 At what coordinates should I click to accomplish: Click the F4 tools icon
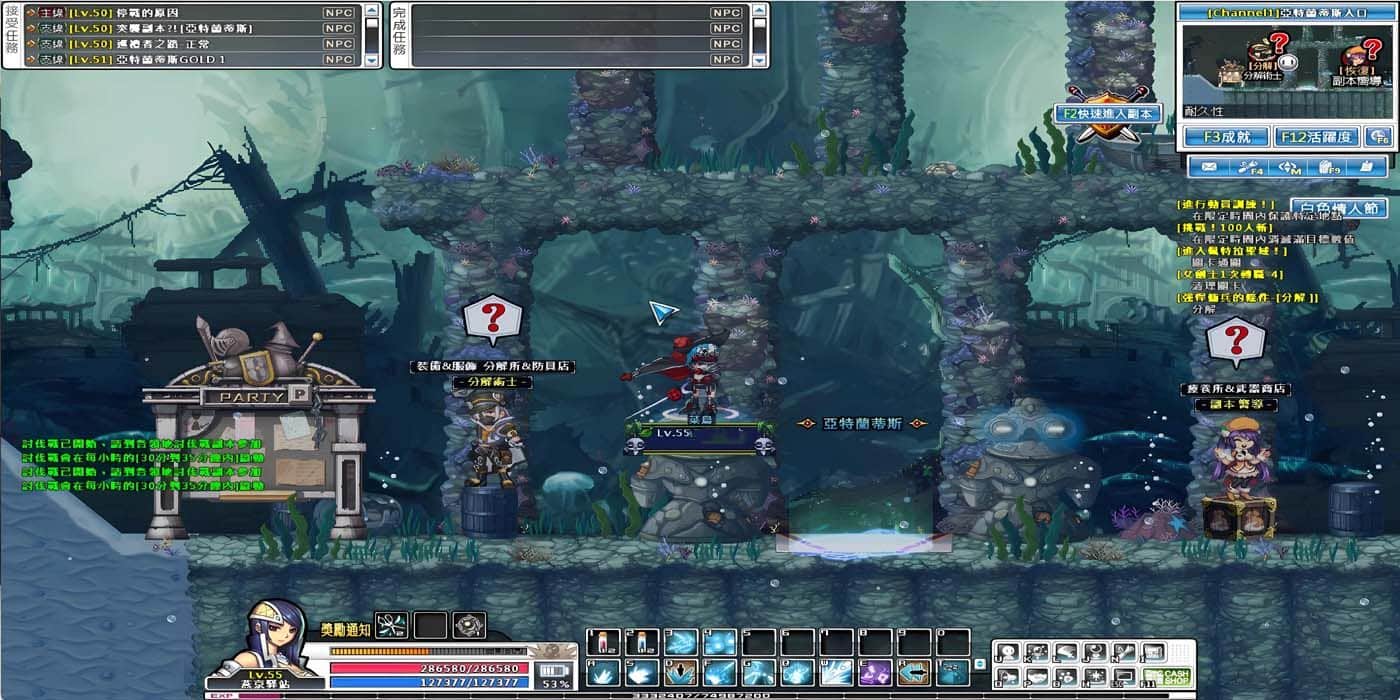click(x=1250, y=167)
